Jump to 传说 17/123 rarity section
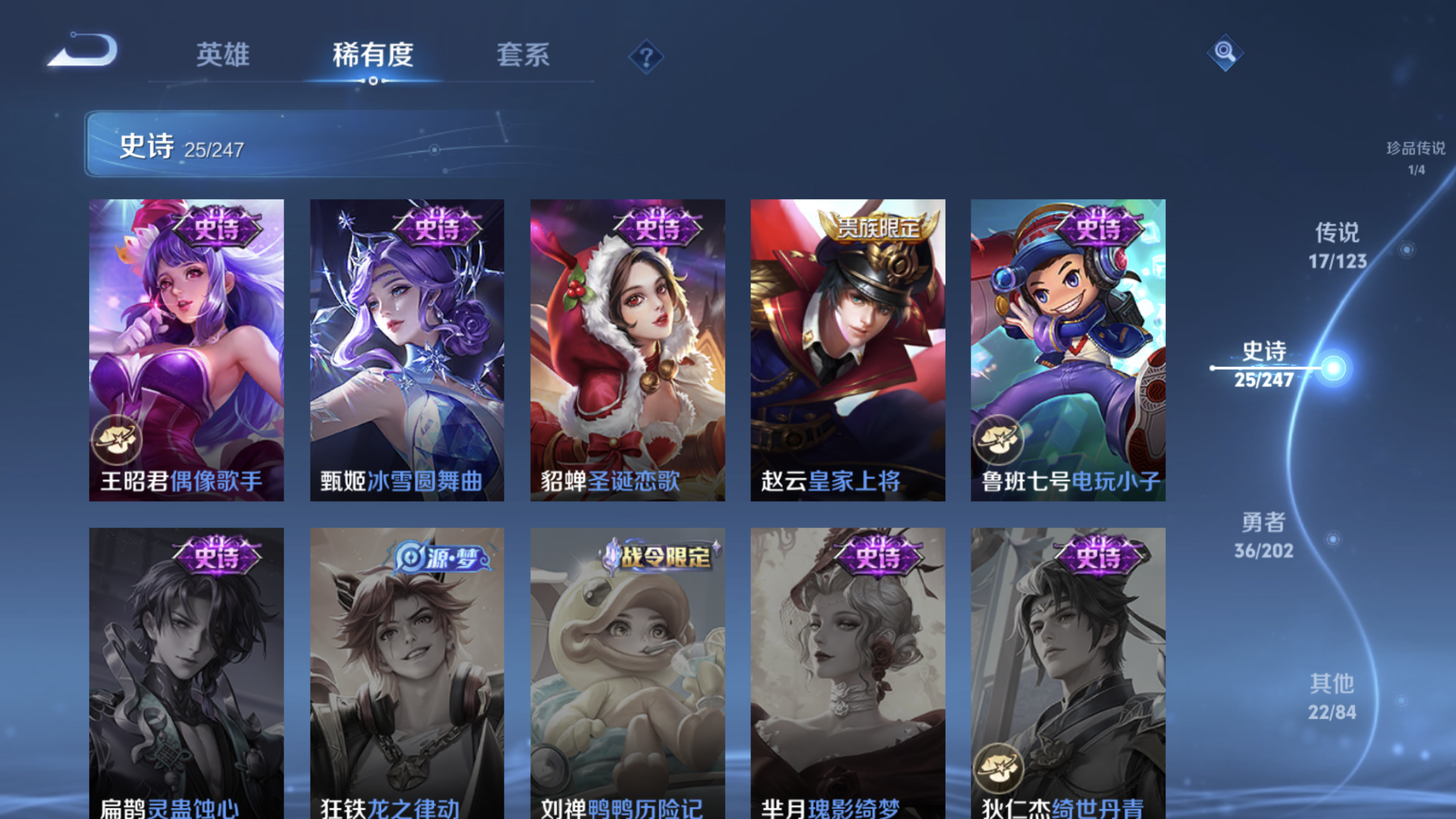1456x819 pixels. (1337, 246)
